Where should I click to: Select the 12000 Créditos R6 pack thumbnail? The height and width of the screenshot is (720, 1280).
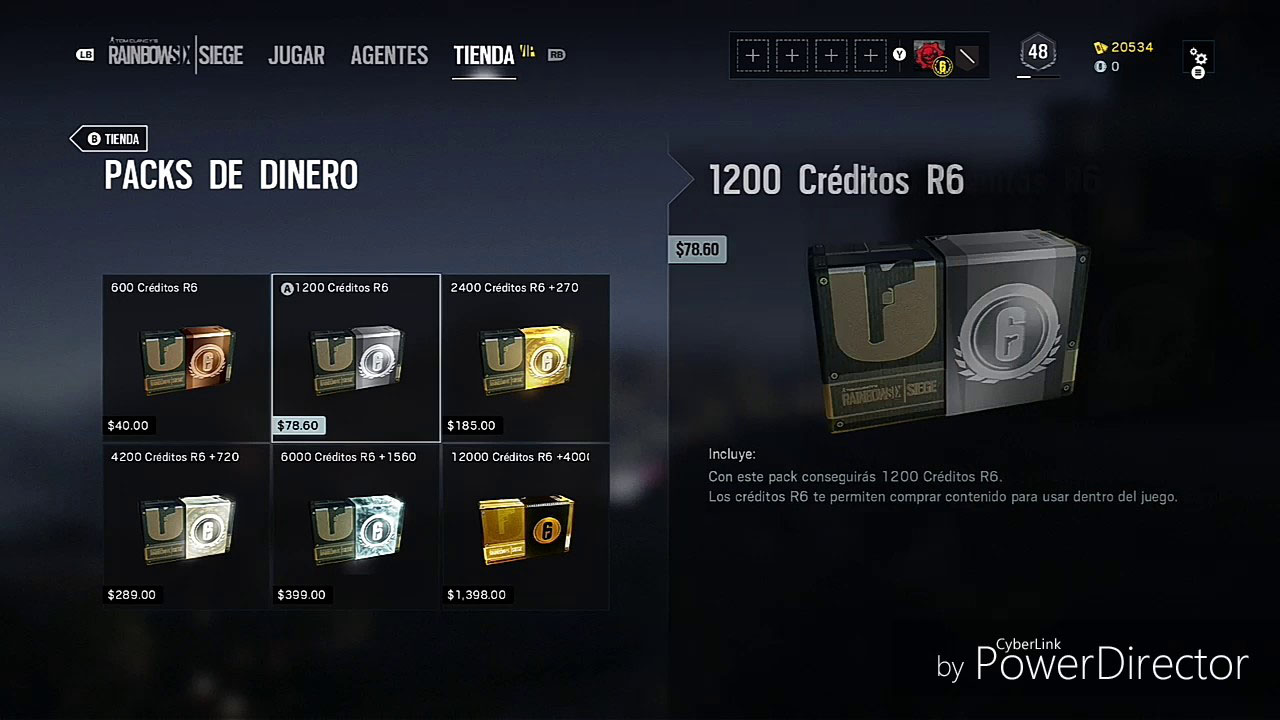pyautogui.click(x=525, y=527)
